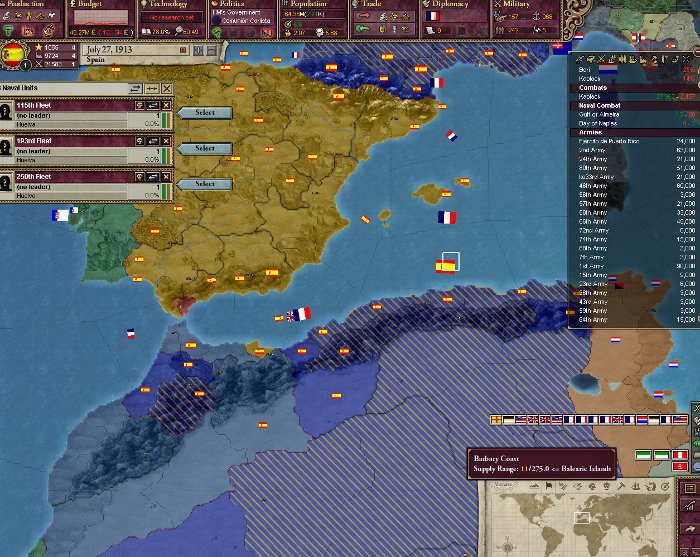700x557 pixels.
Task: Click the Spain flag emblem
Action: click(14, 54)
